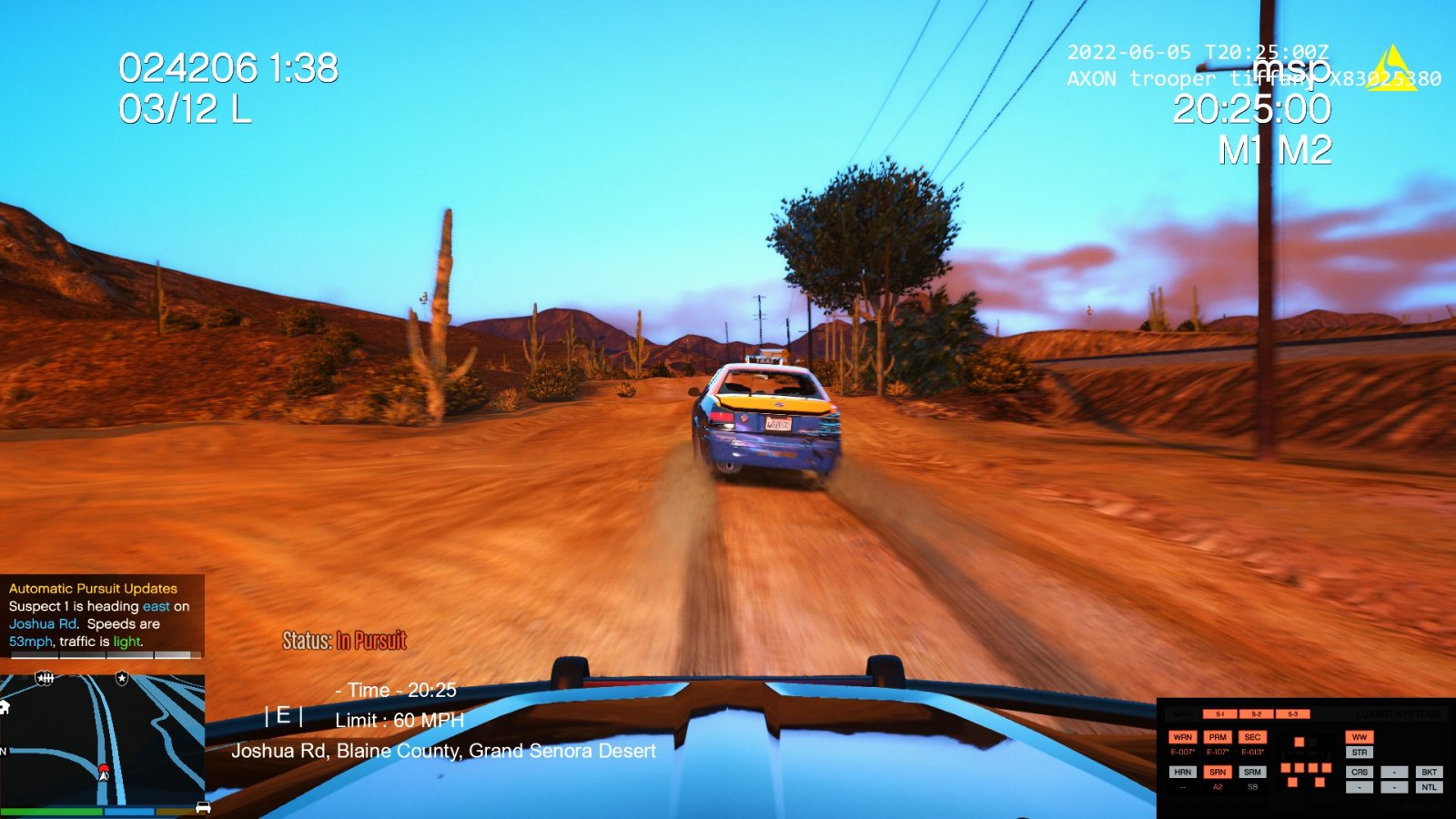The width and height of the screenshot is (1456, 819).
Task: Toggle the BKT blackout button
Action: (1429, 772)
